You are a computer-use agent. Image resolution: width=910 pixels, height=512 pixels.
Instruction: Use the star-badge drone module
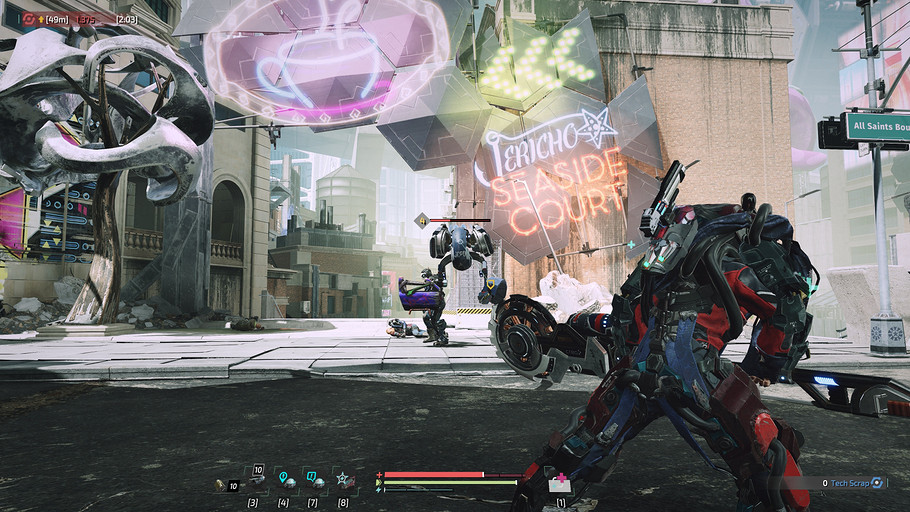pos(343,480)
